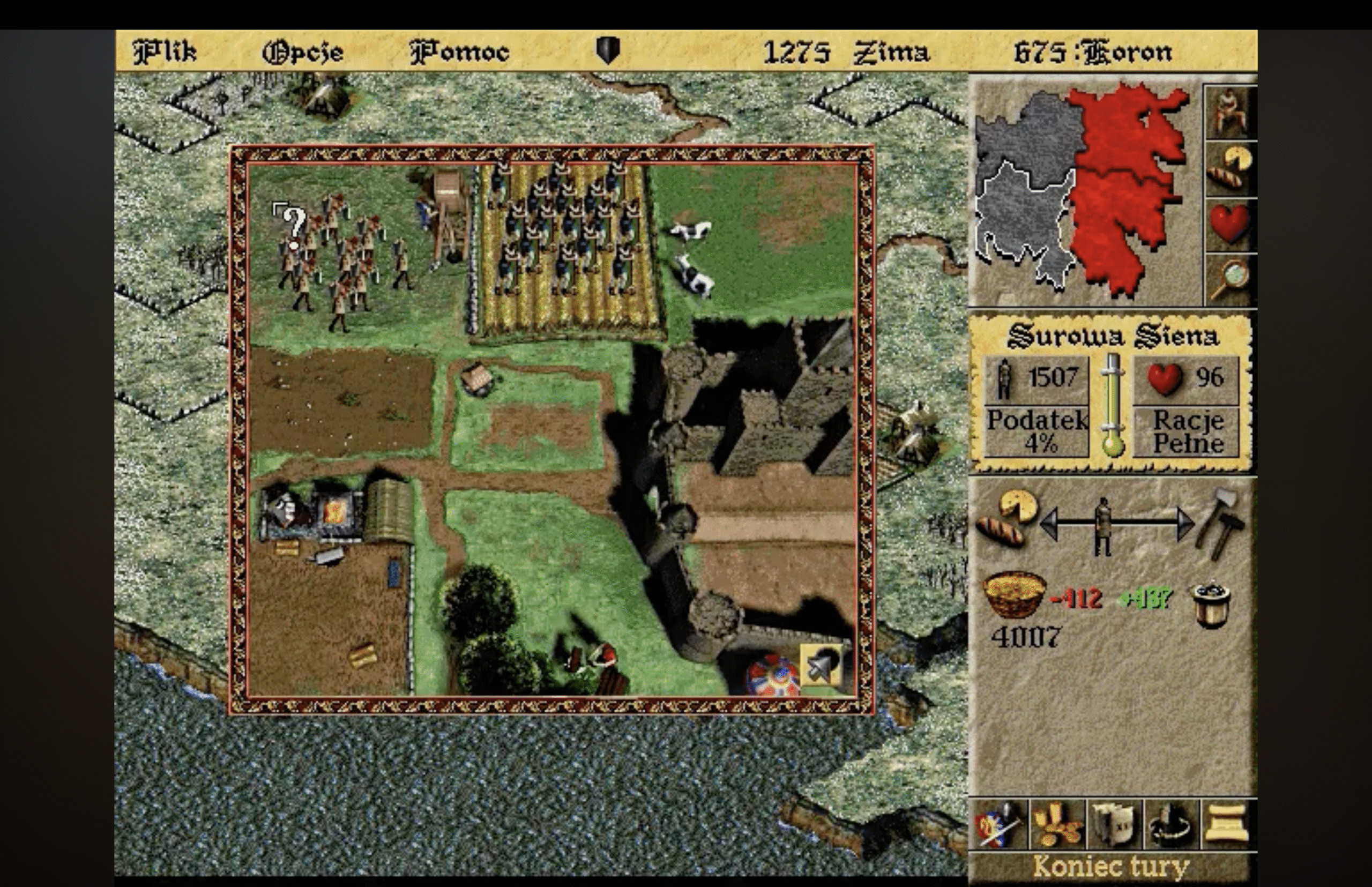Open the seated peasant labor button
Viewport: 1372px width, 887px height.
1230,113
